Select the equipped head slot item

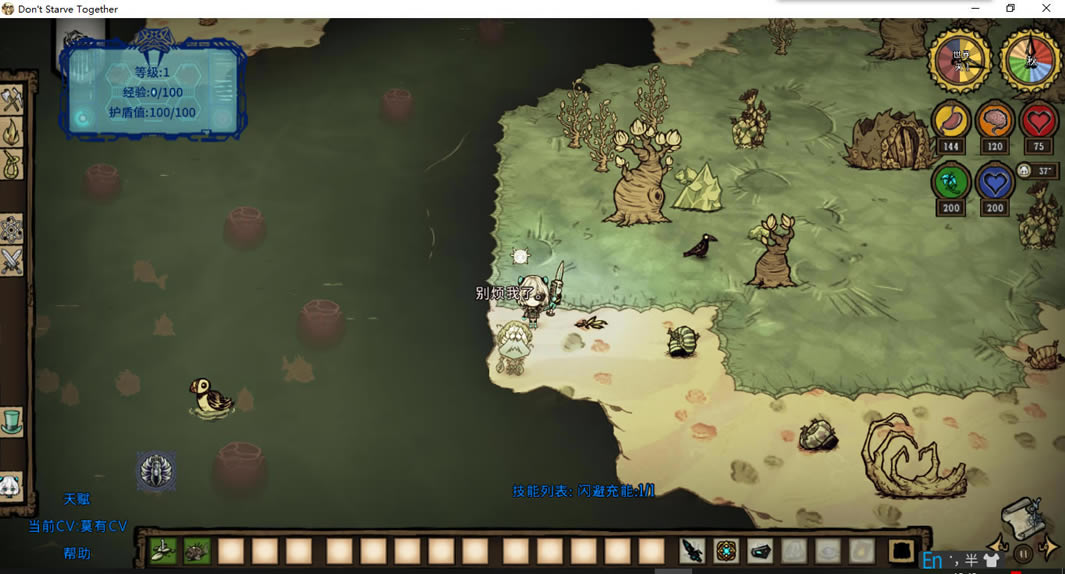(761, 551)
